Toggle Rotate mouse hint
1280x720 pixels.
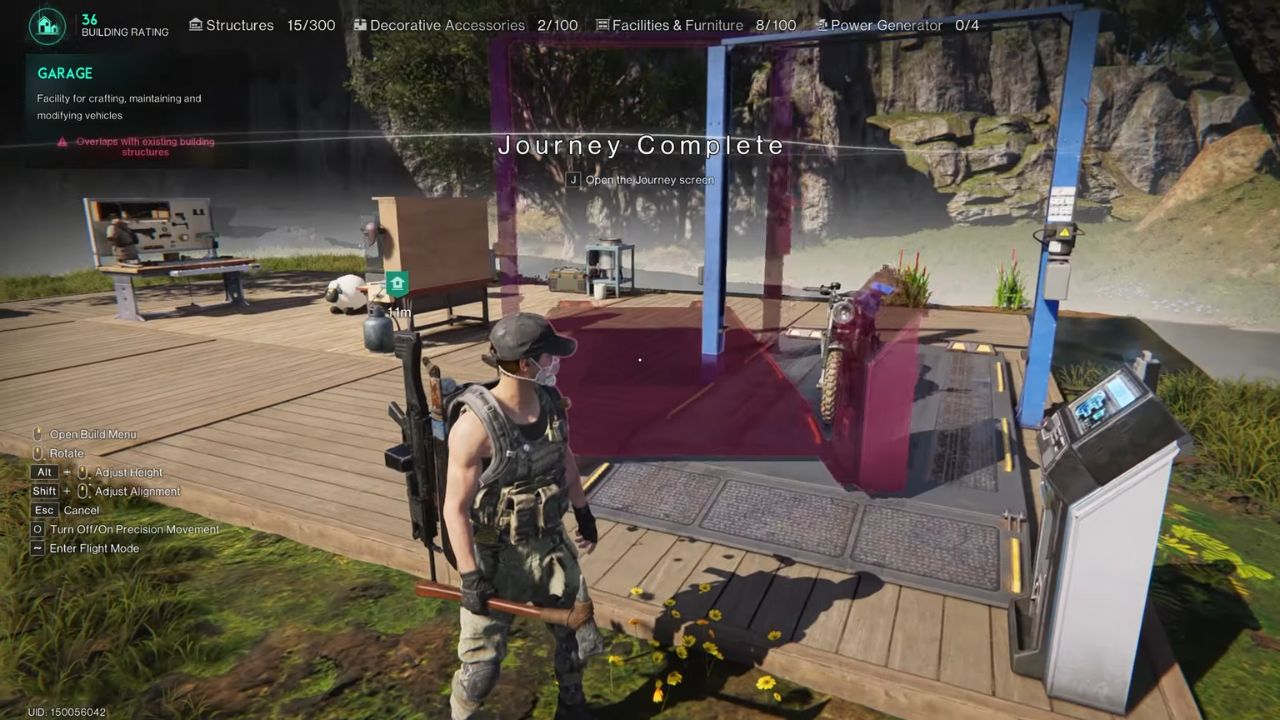coord(36,453)
